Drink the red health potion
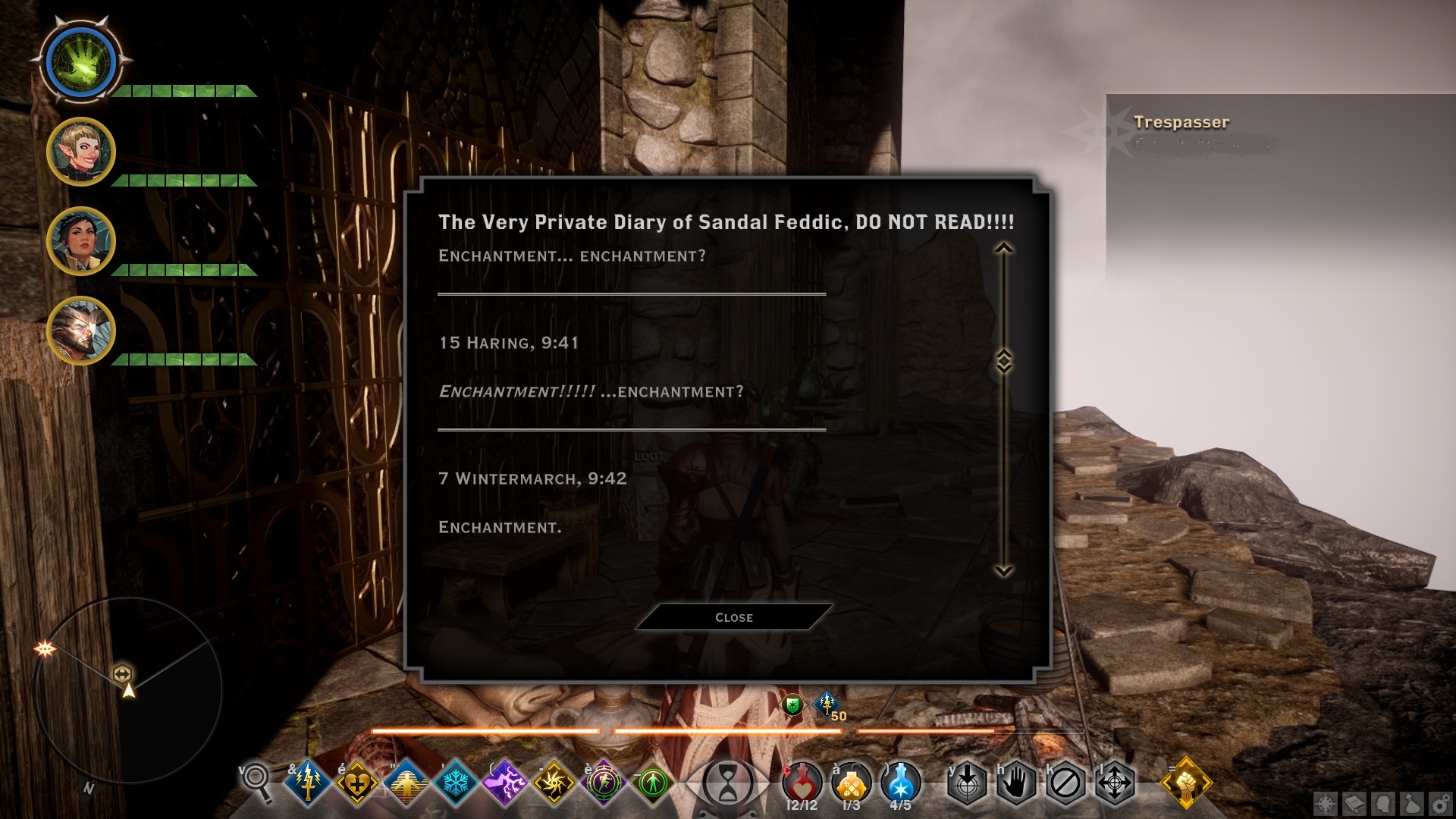This screenshot has height=819, width=1456. 802,783
